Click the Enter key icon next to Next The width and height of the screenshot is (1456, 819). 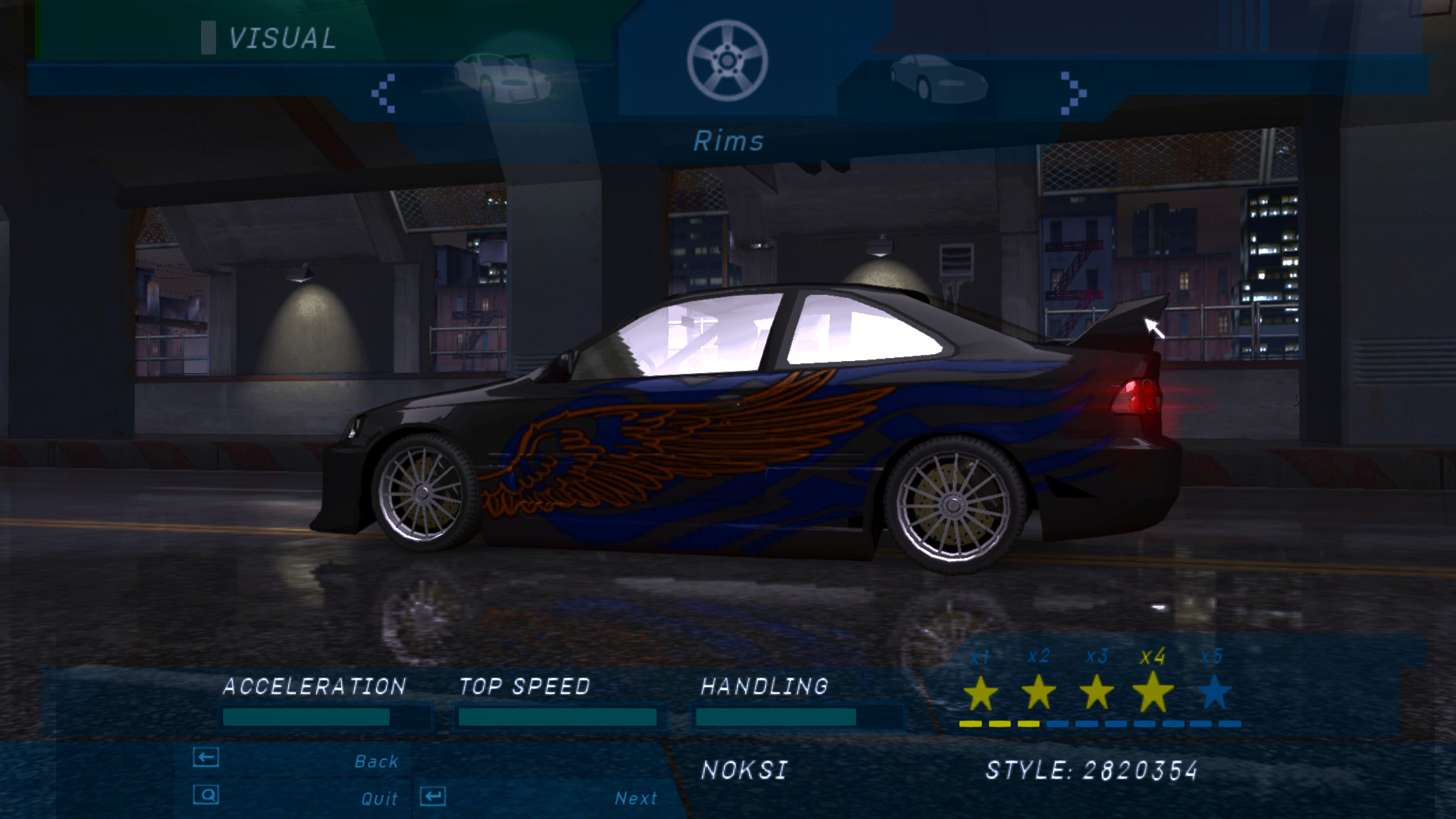(x=432, y=797)
